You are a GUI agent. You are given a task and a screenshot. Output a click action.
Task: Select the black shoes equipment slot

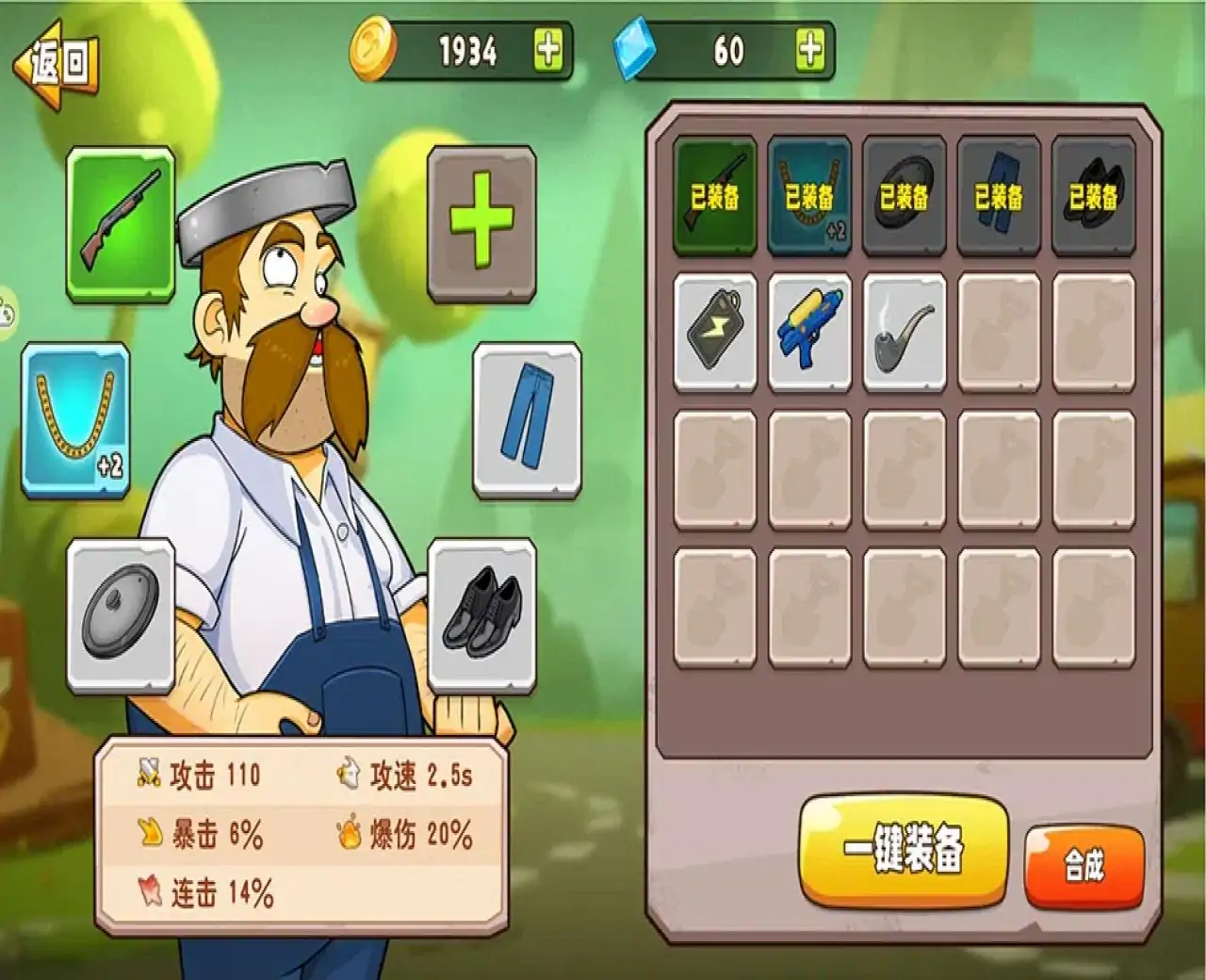click(481, 612)
